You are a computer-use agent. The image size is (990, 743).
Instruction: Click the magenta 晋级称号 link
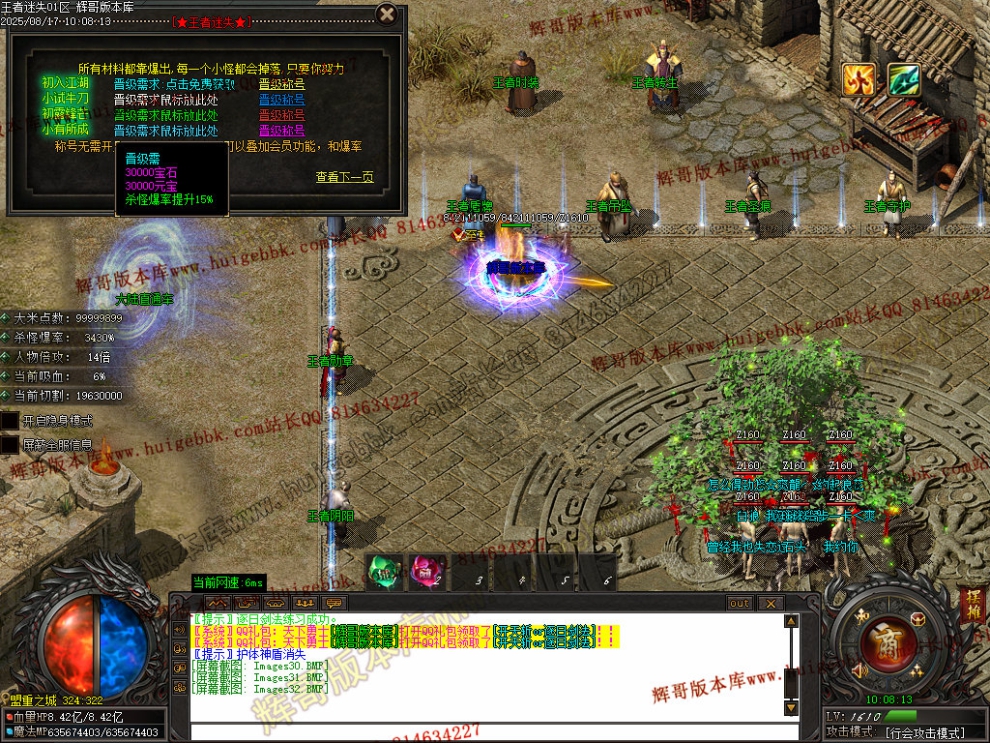click(282, 129)
